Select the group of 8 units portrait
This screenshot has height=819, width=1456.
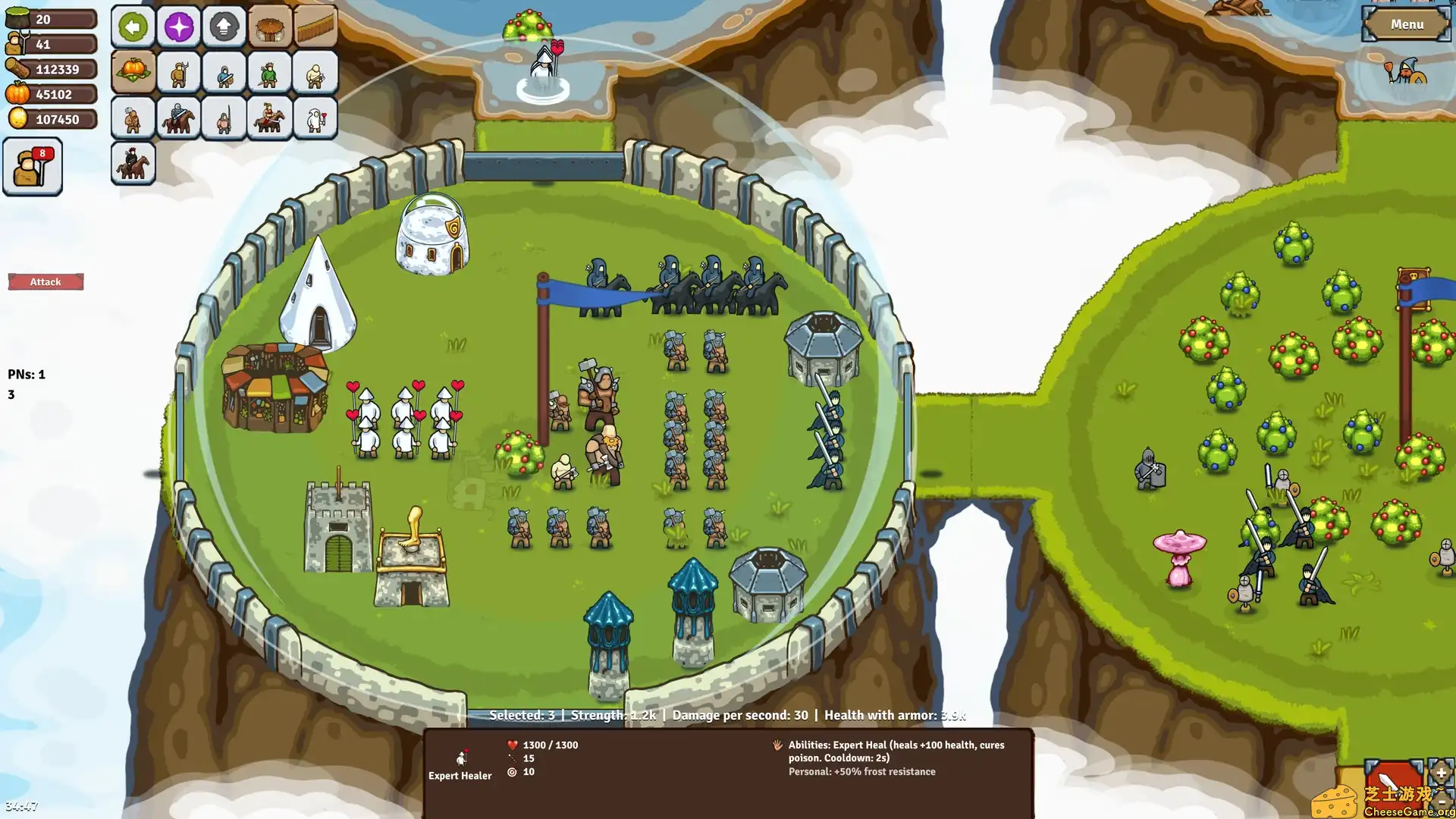pyautogui.click(x=32, y=165)
